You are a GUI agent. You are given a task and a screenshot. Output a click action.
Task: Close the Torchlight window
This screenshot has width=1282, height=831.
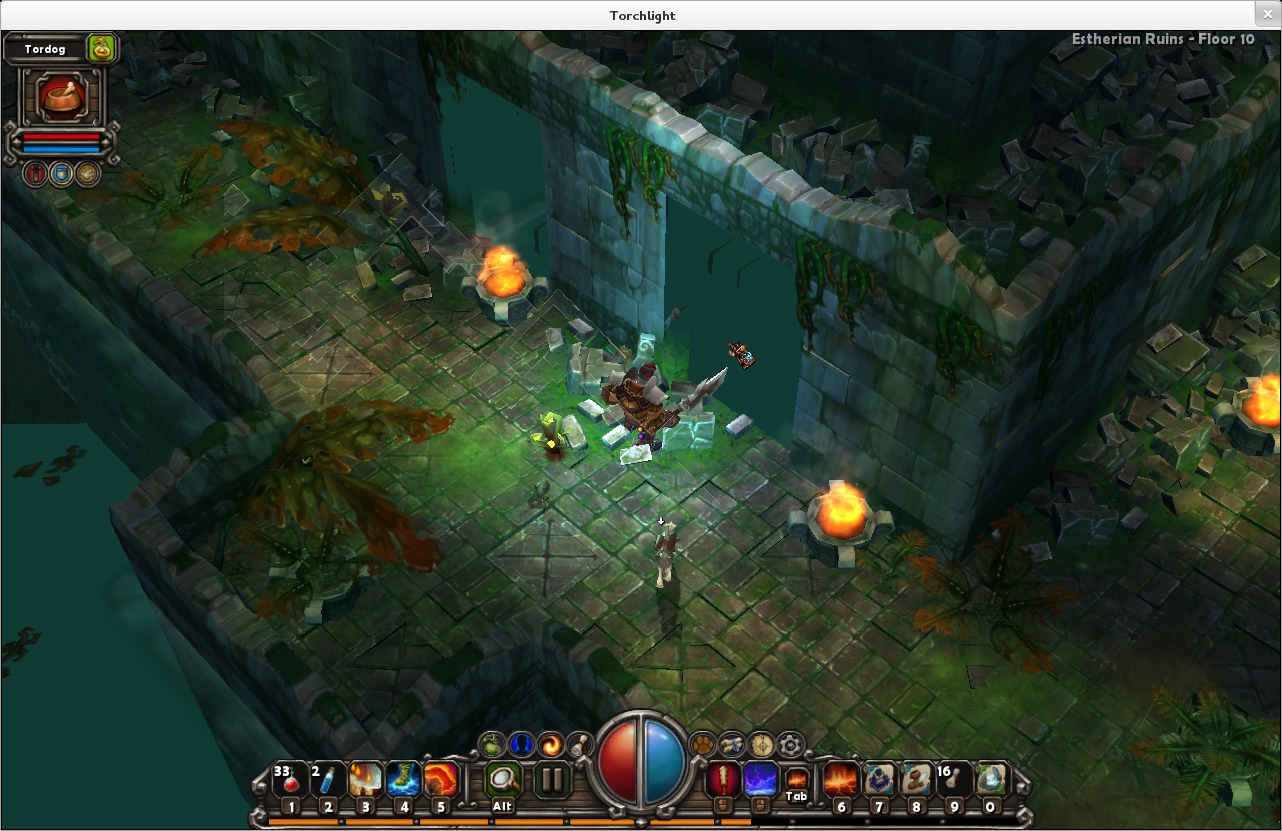1268,14
